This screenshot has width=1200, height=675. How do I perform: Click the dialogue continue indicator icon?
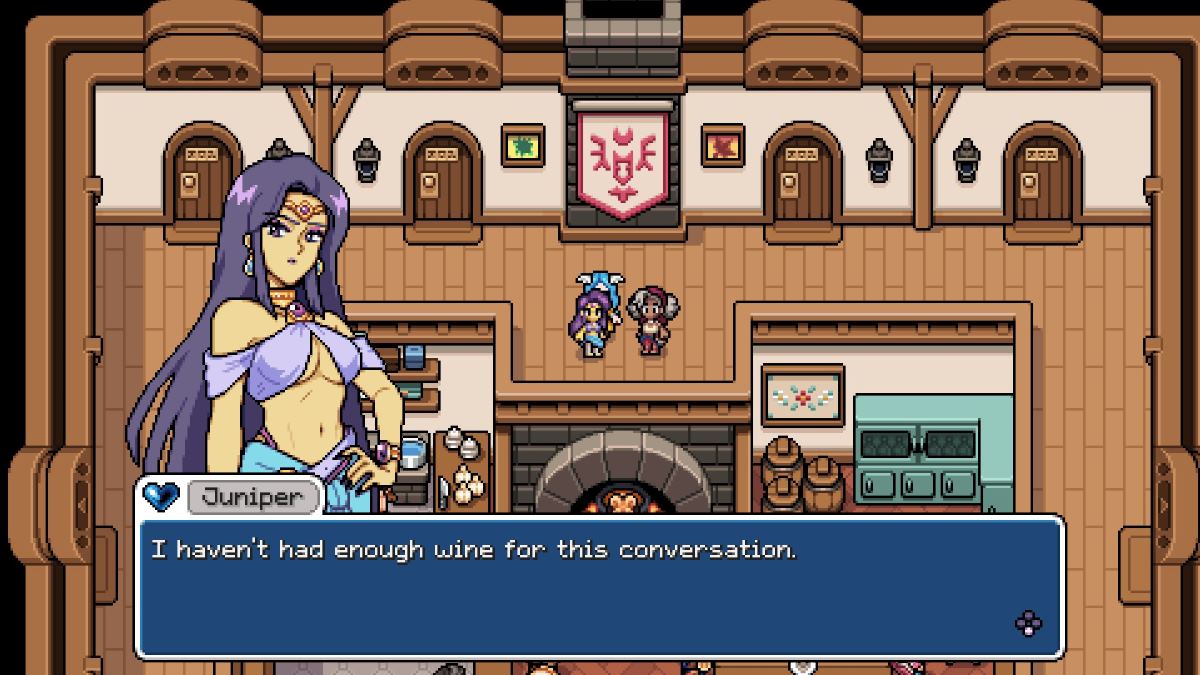coord(1028,624)
